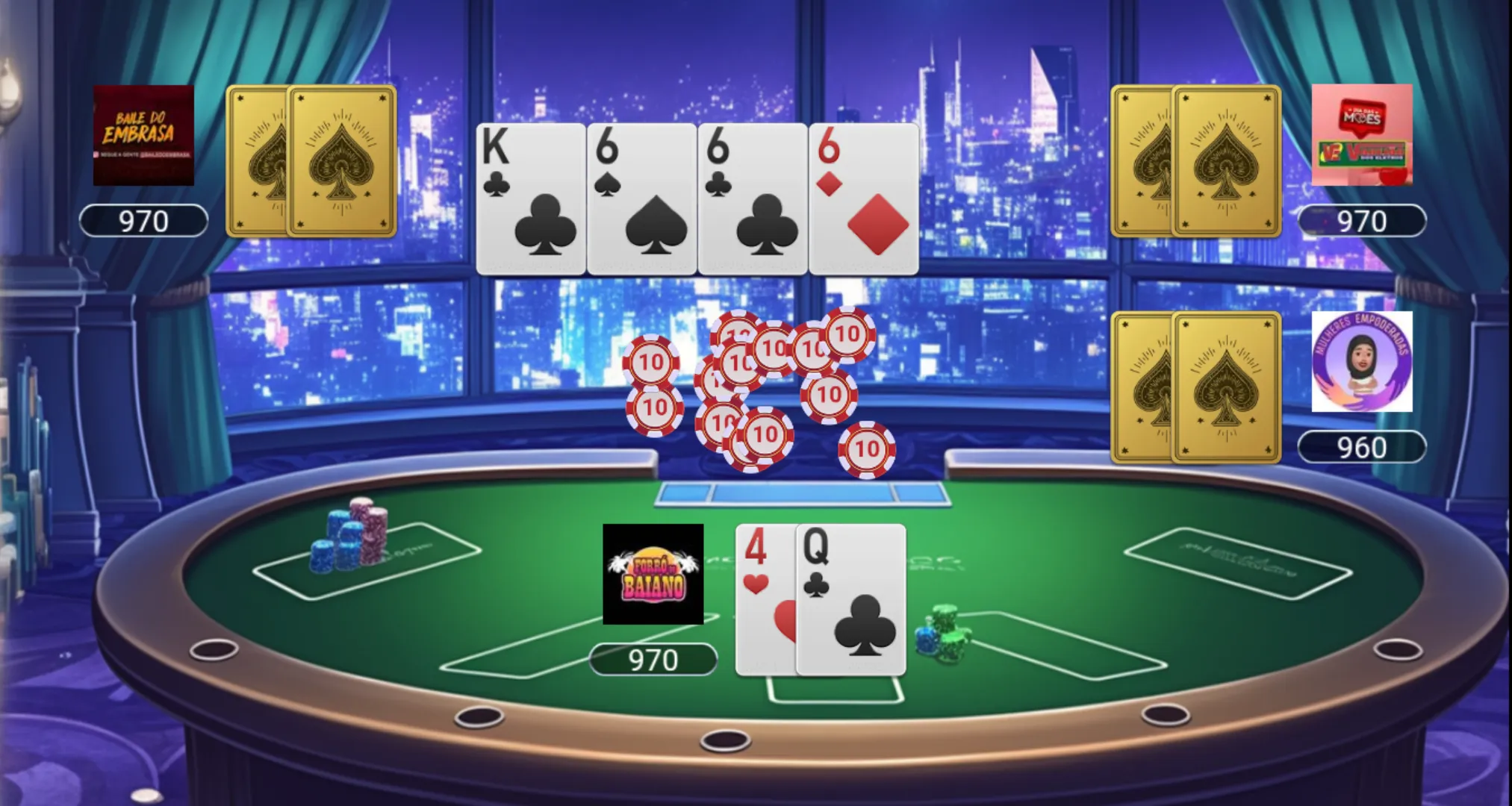Select the 4 of hearts hole card
Image resolution: width=1512 pixels, height=806 pixels.
[764, 600]
